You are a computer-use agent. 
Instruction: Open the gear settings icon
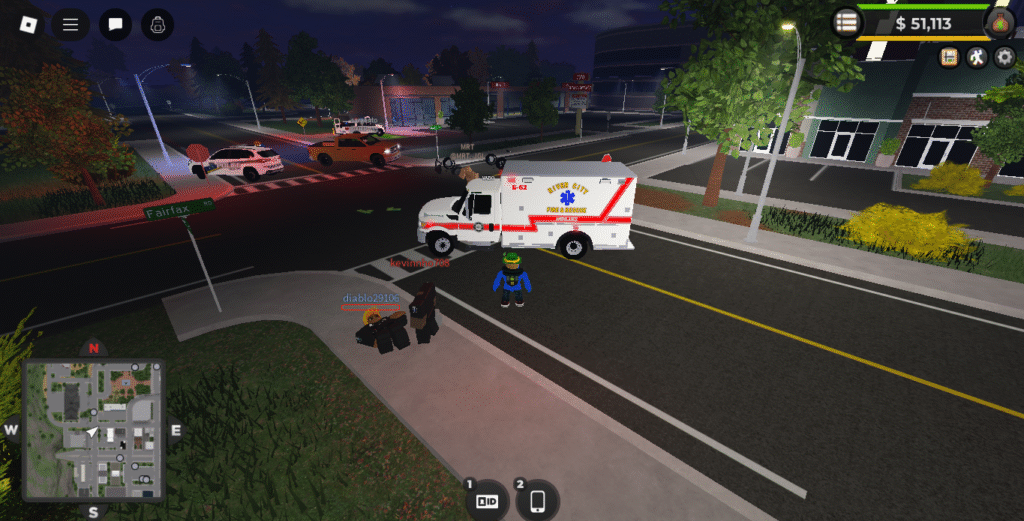1005,57
